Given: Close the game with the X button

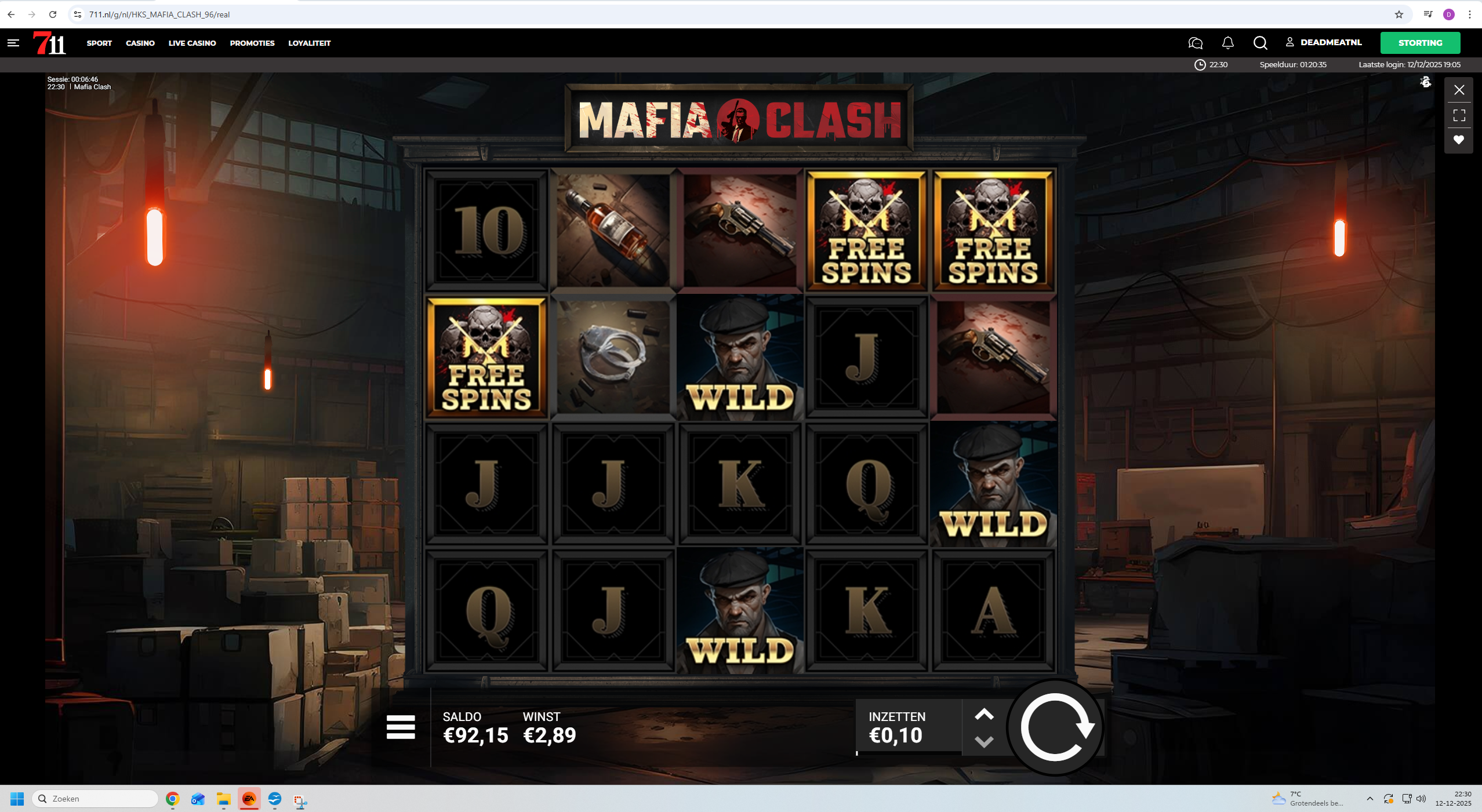Looking at the screenshot, I should pyautogui.click(x=1459, y=90).
